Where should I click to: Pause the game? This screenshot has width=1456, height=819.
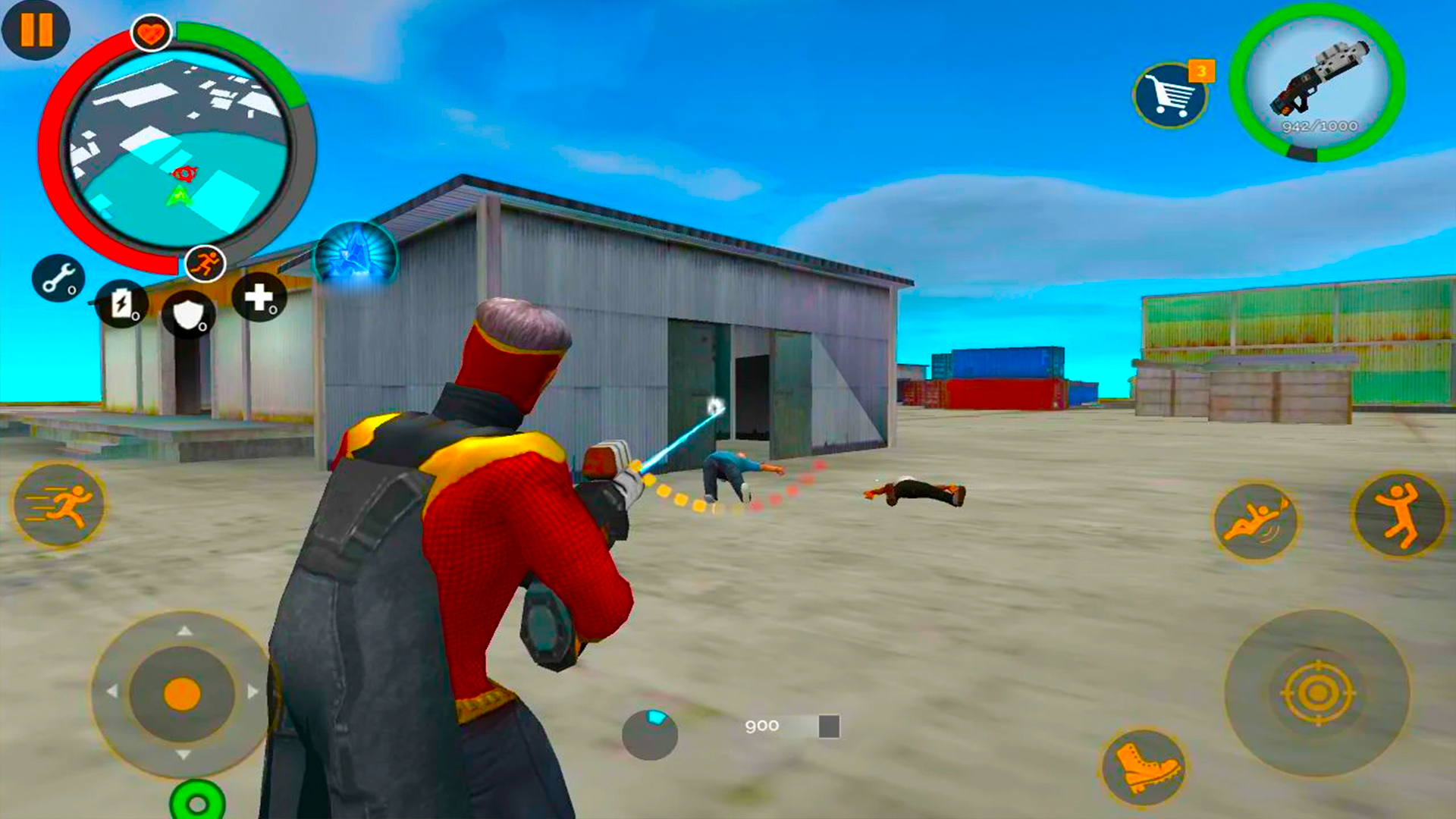tap(36, 32)
